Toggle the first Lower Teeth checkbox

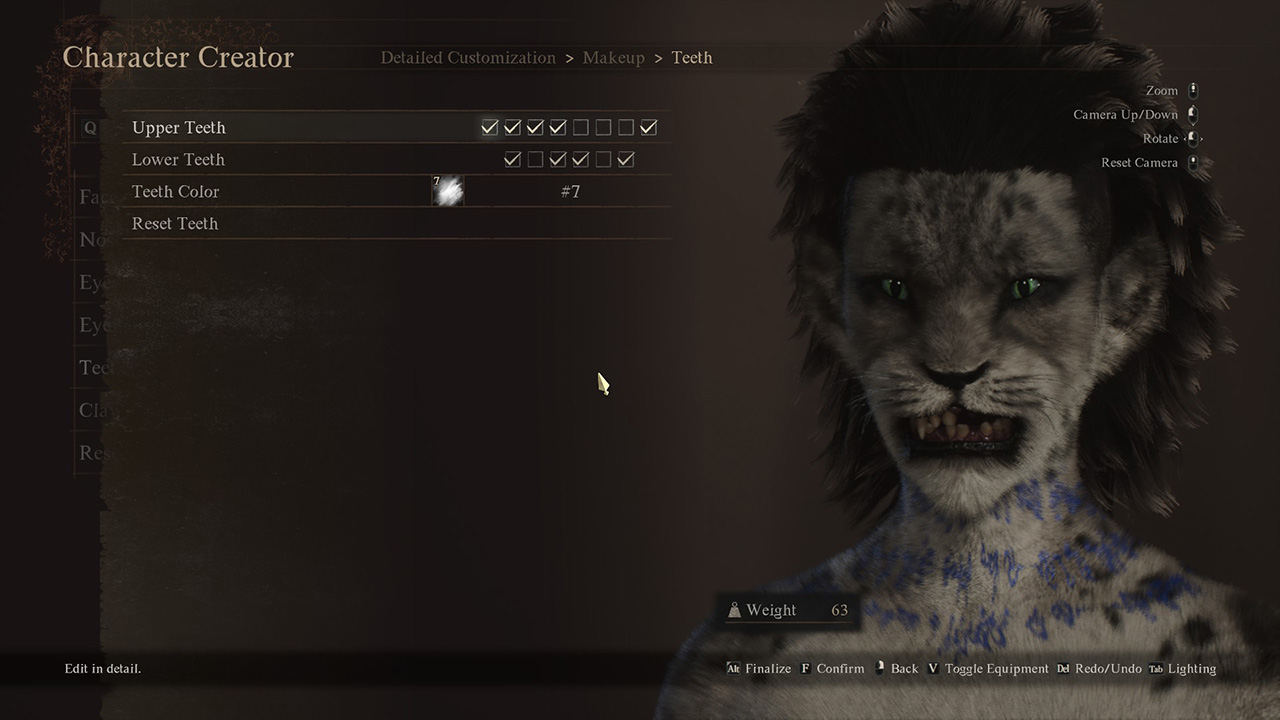coord(512,160)
